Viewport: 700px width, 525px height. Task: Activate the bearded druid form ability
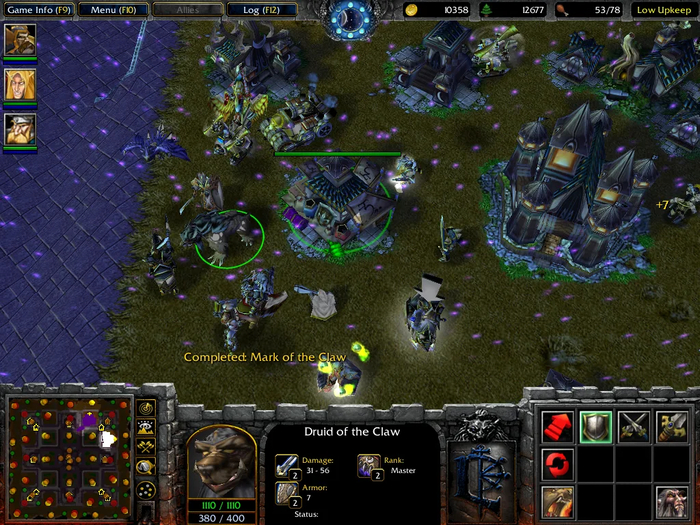click(x=672, y=501)
